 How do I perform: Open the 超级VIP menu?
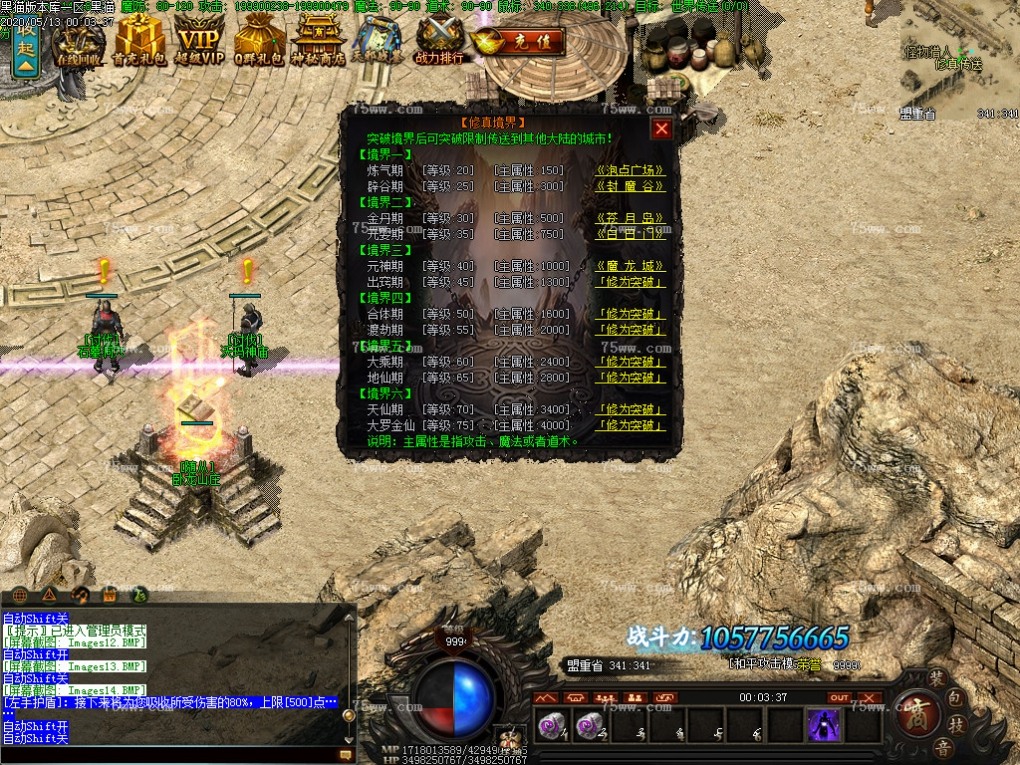coord(200,43)
